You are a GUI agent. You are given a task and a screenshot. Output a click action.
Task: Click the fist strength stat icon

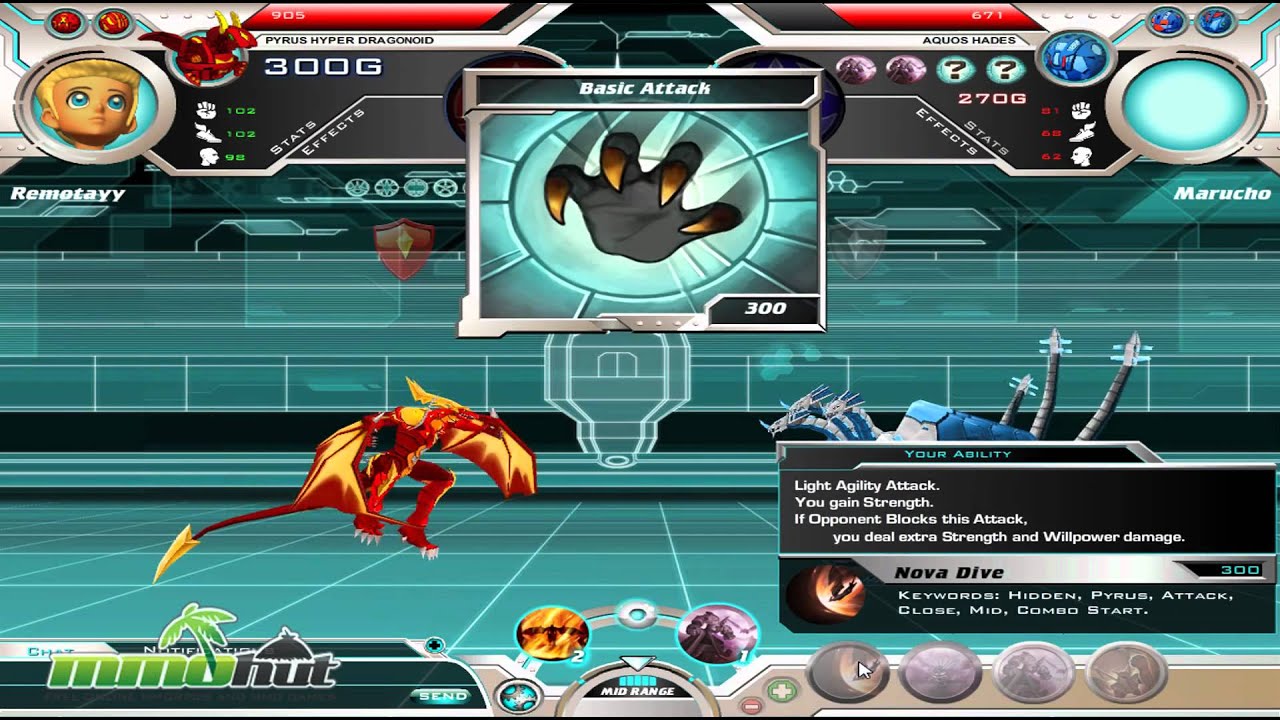(x=205, y=110)
